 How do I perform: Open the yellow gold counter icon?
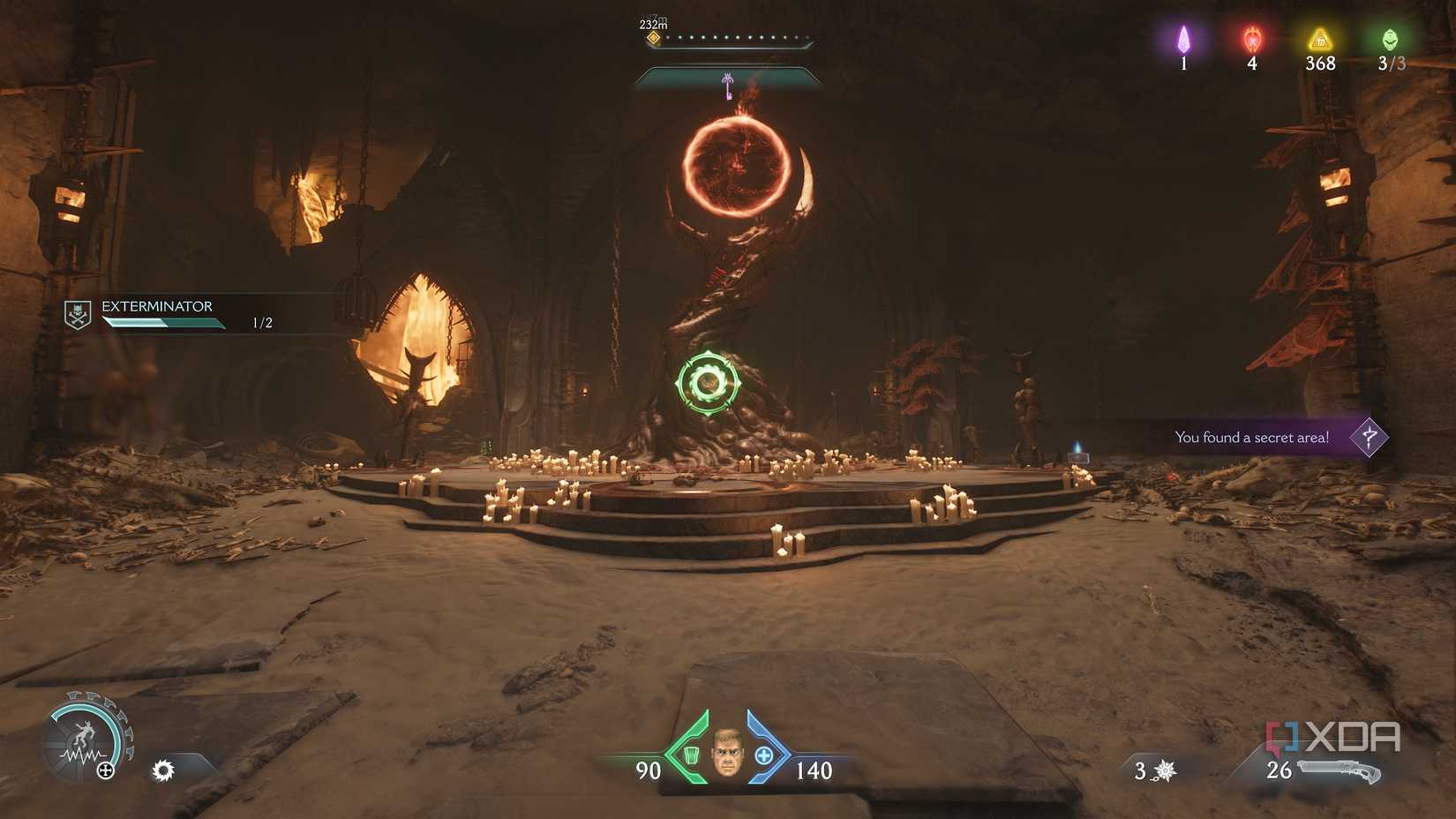click(1318, 40)
